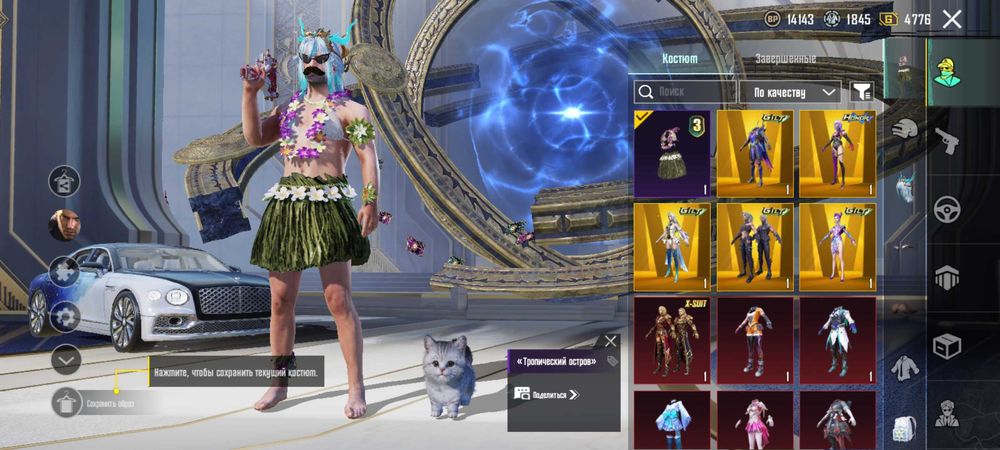Choose the X-Suit red armor outfit
Image resolution: width=1000 pixels, height=450 pixels.
(x=672, y=340)
